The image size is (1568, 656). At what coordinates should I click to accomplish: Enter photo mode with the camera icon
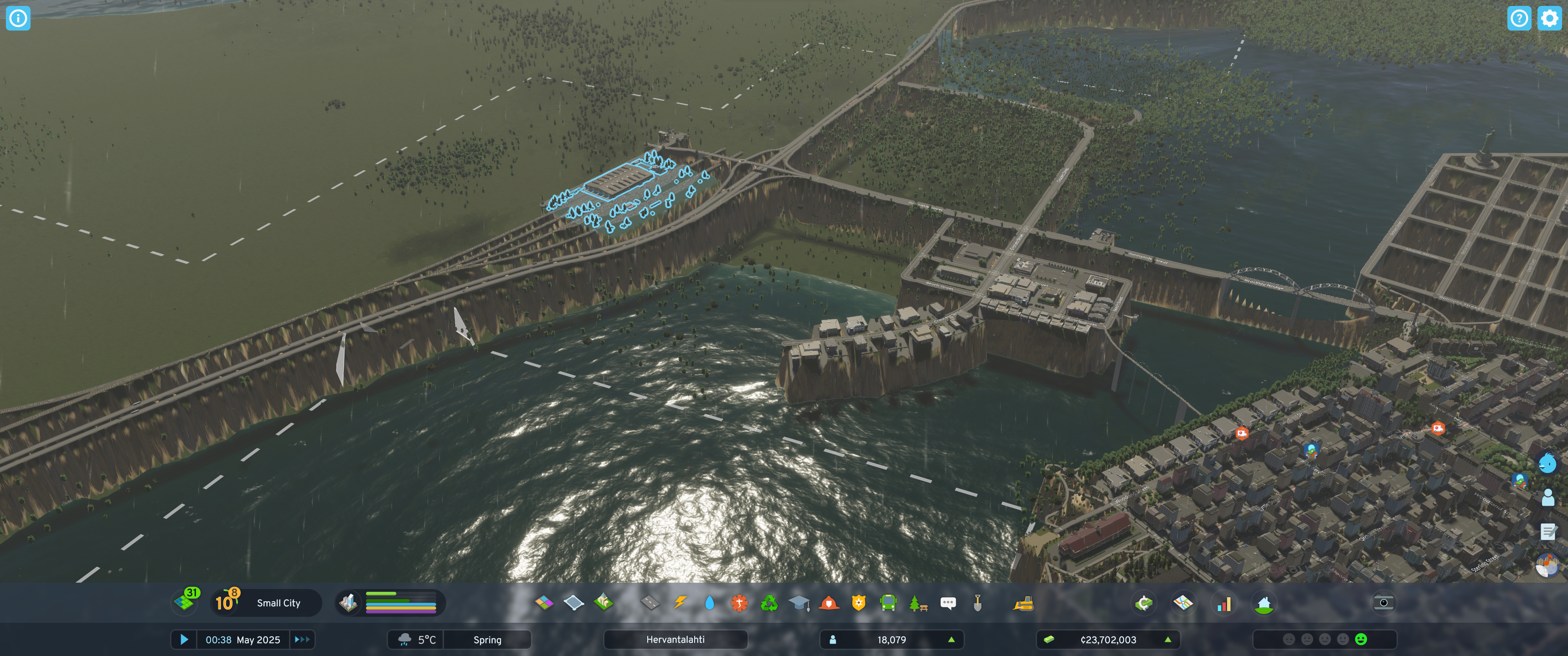(1383, 603)
